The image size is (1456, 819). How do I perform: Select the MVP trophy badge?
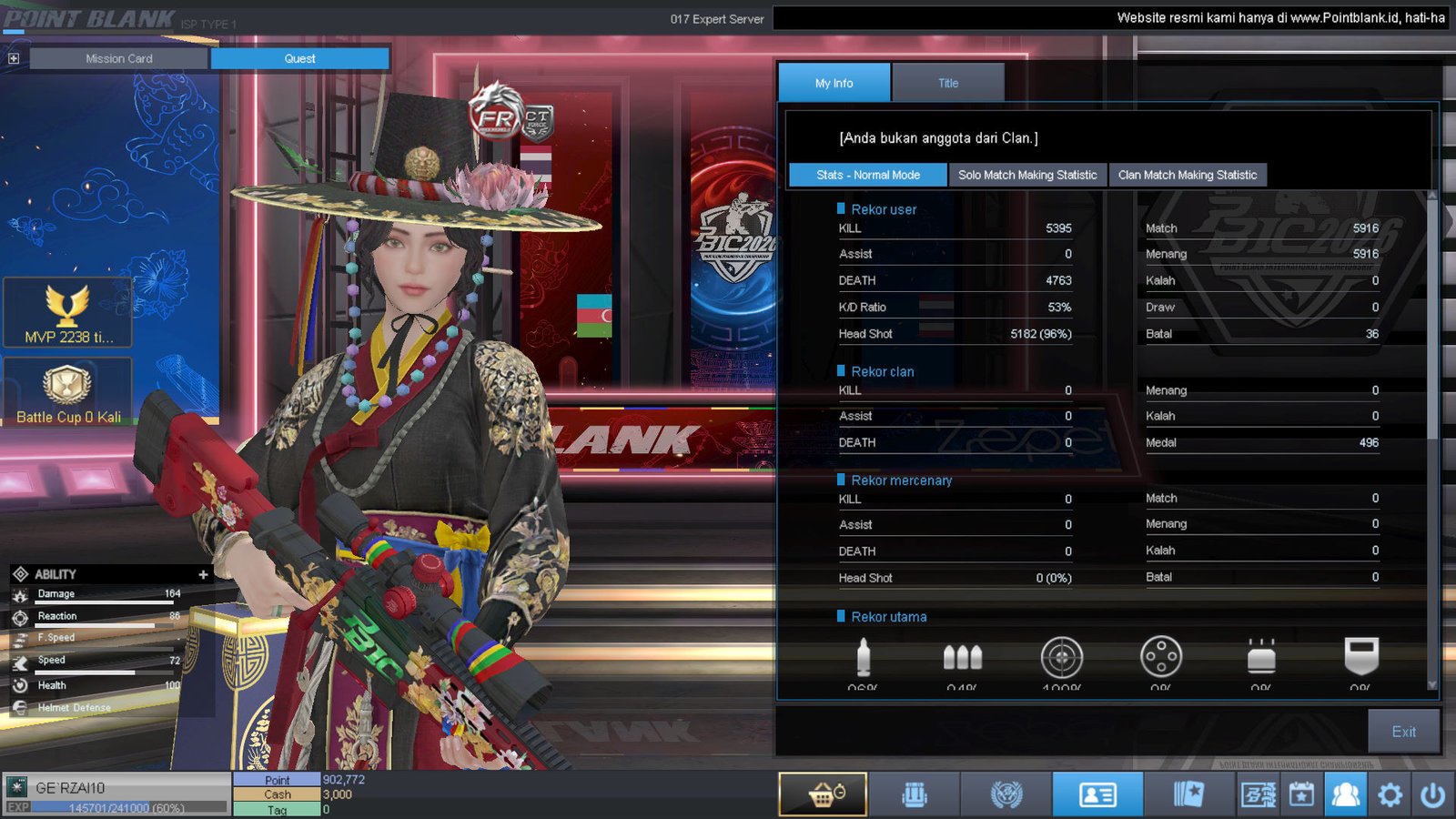[x=68, y=313]
